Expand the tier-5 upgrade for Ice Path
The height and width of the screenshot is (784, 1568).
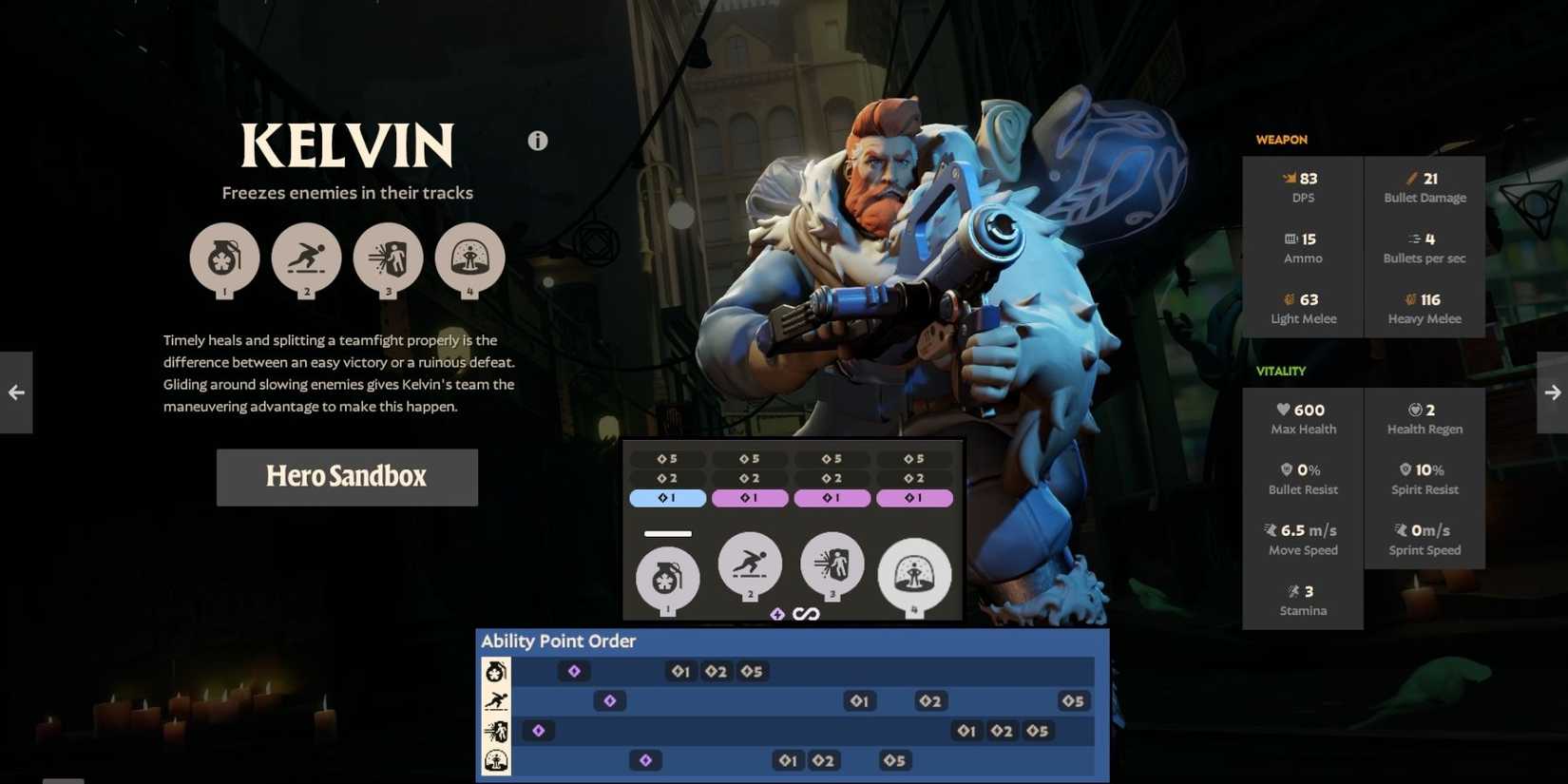click(750, 457)
